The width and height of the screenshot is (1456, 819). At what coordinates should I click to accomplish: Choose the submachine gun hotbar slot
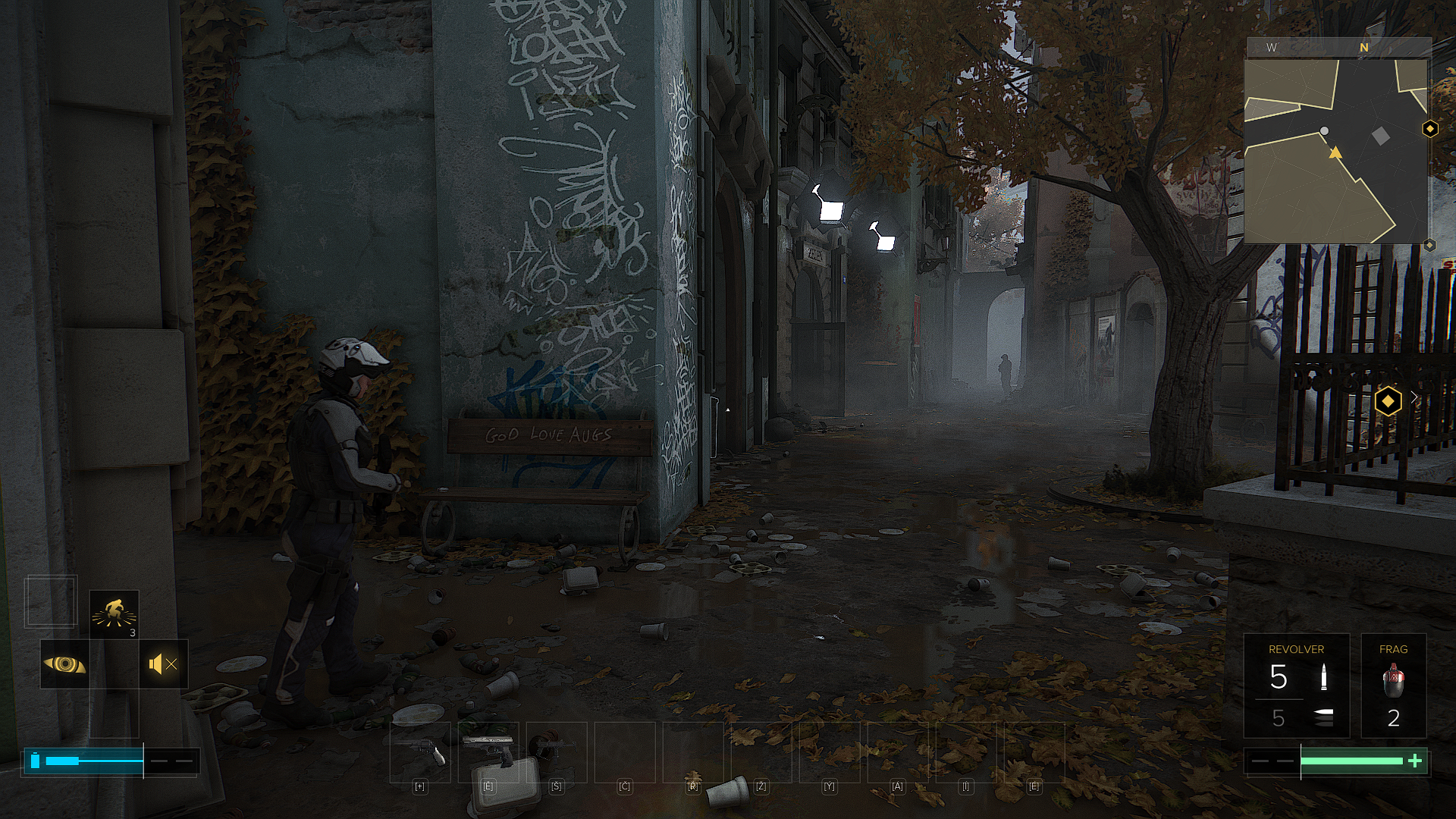click(x=557, y=751)
